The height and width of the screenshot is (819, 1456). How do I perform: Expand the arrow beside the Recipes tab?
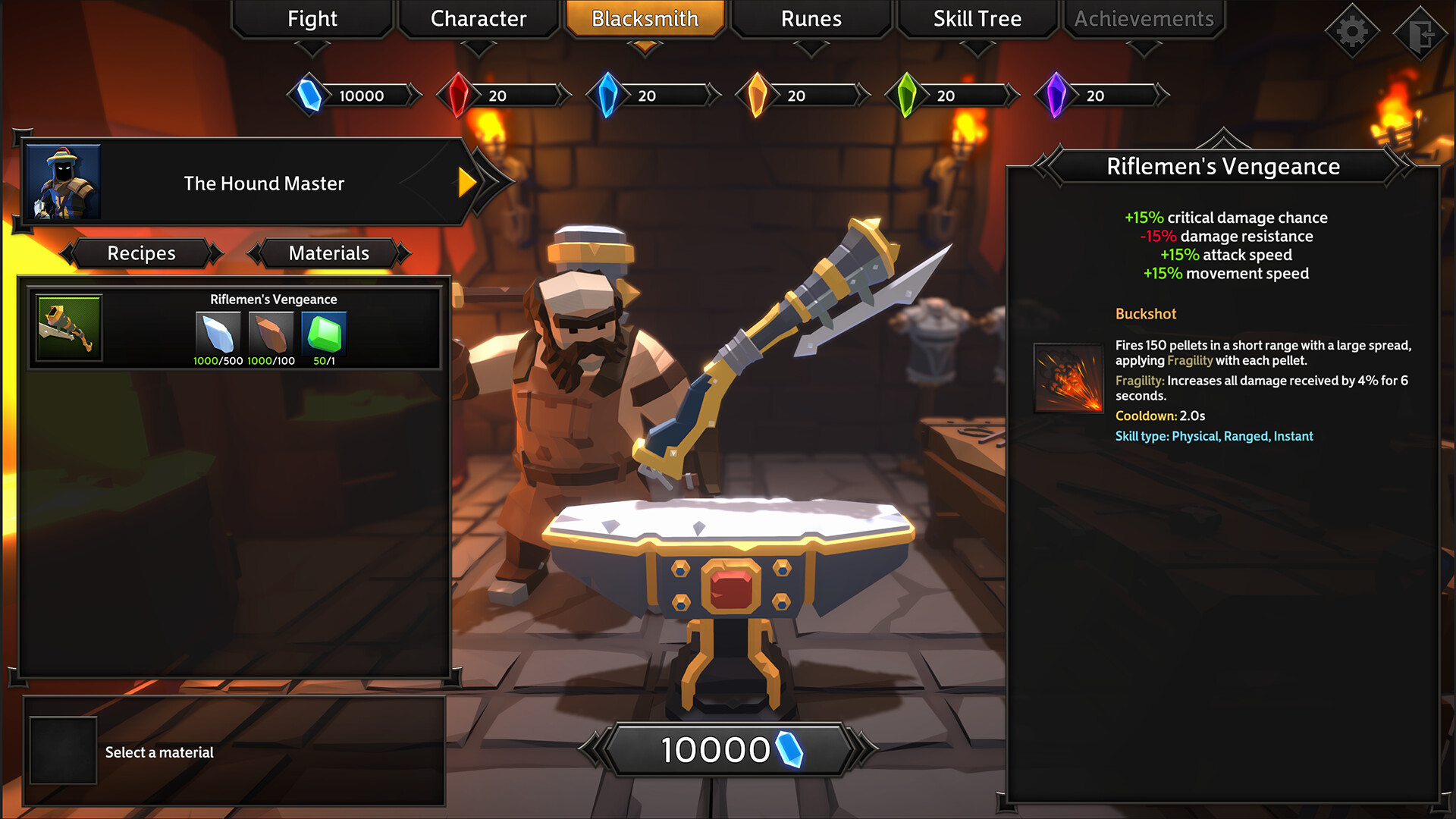click(x=218, y=253)
